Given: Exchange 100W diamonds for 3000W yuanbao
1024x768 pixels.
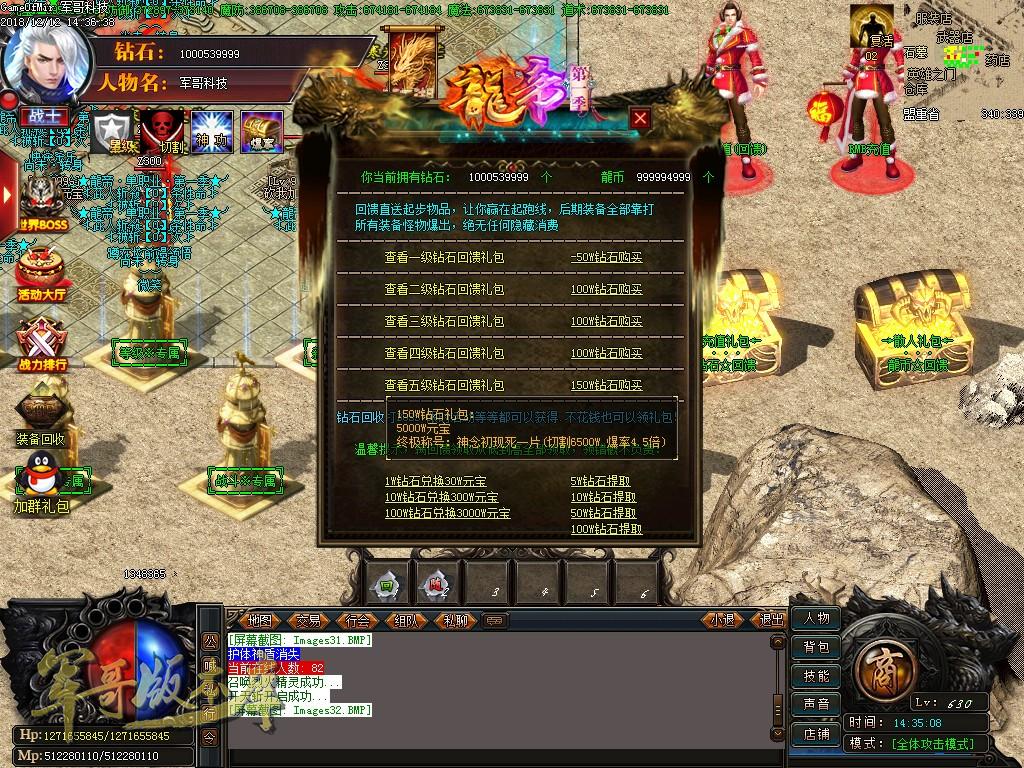Looking at the screenshot, I should tap(447, 513).
